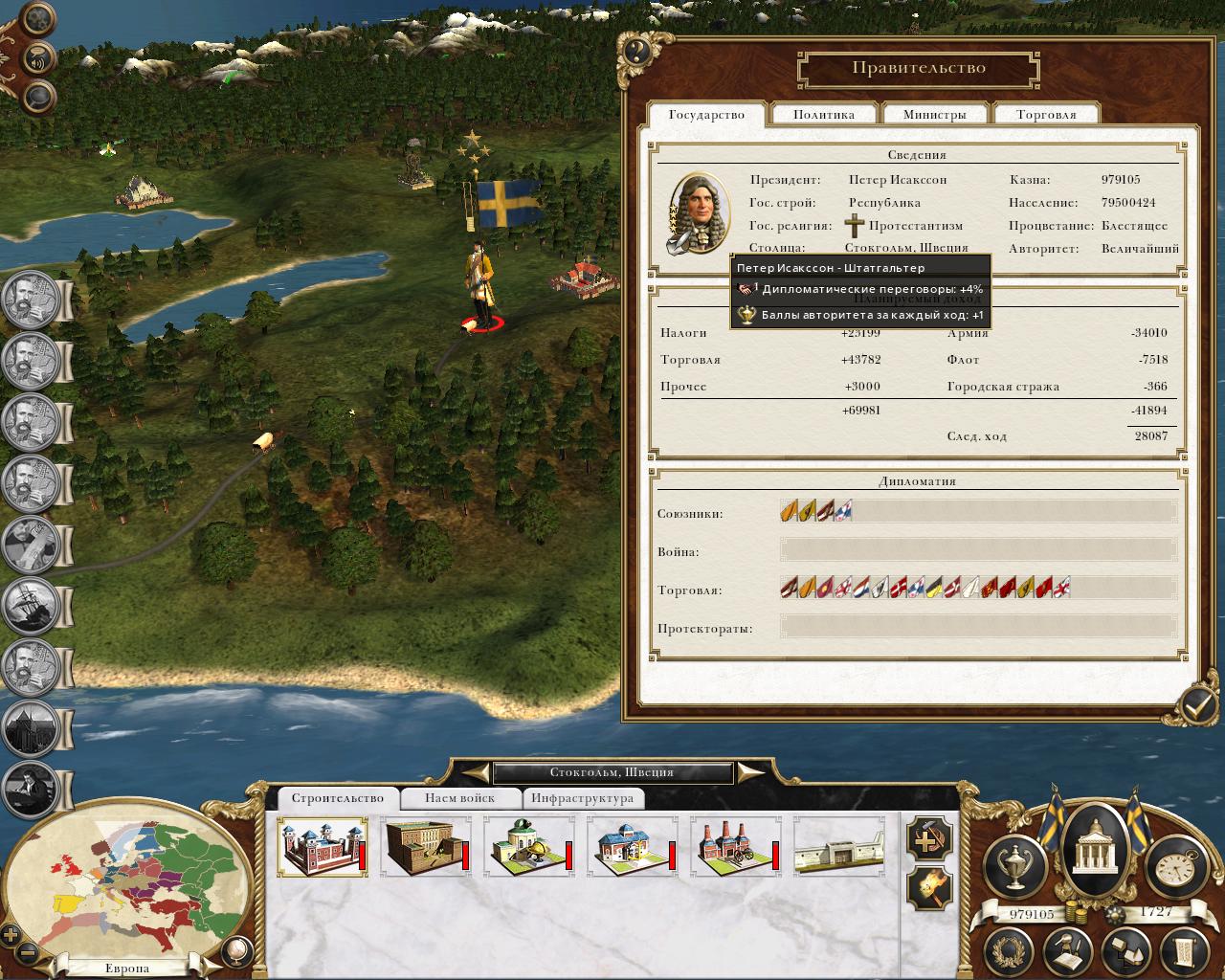Go to the next settlement with right arrow
Viewport: 1225px width, 980px height.
pos(750,772)
